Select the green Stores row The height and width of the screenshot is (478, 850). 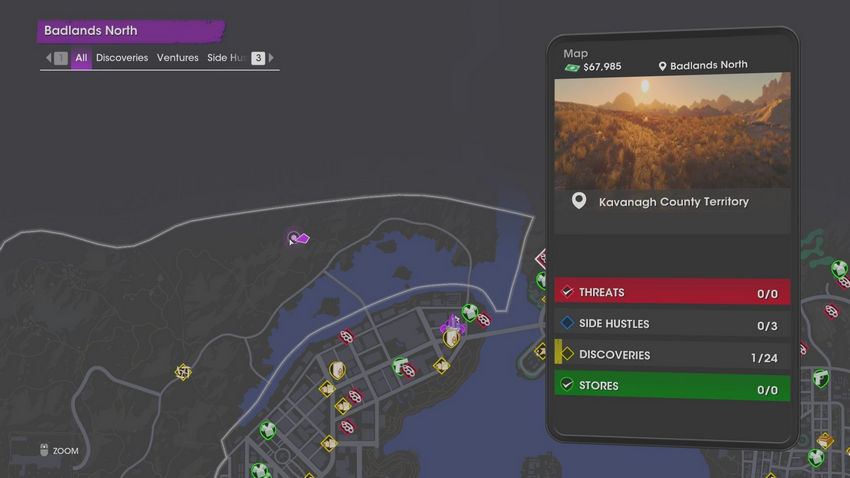[672, 386]
